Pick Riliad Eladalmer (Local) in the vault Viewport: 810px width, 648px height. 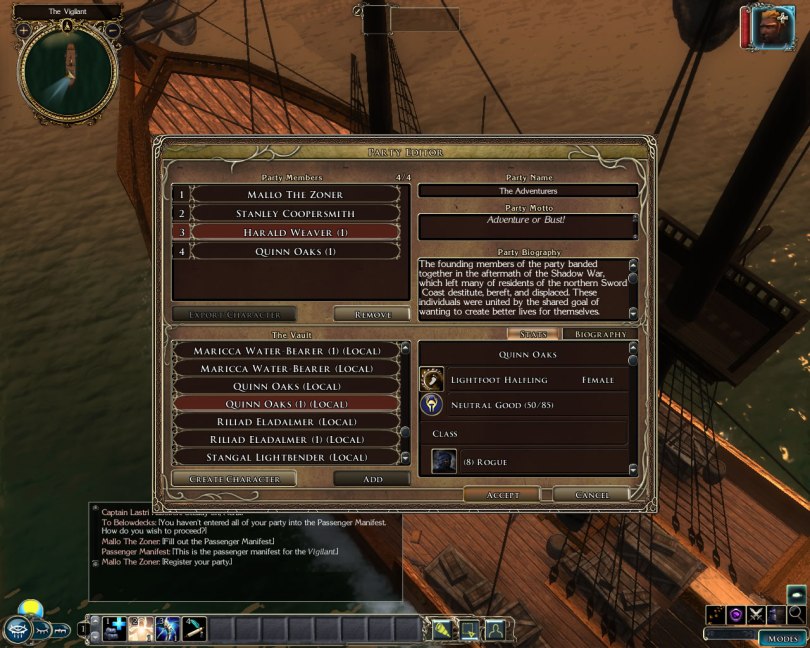coord(287,421)
